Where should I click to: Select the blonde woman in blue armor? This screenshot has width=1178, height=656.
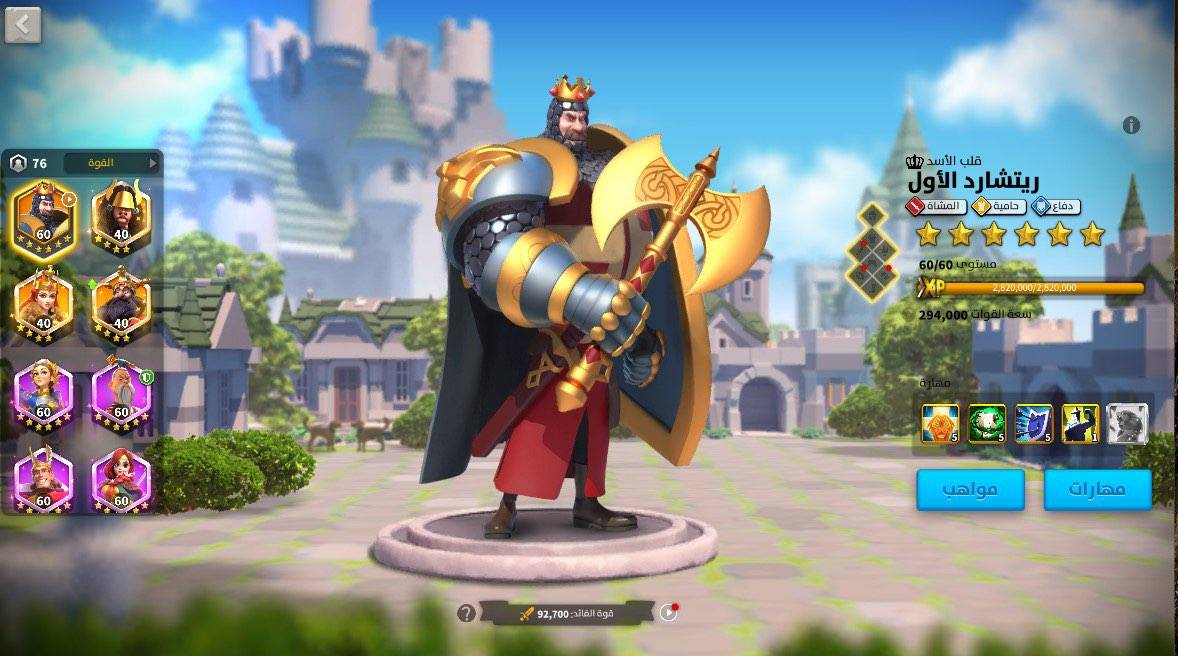43,392
